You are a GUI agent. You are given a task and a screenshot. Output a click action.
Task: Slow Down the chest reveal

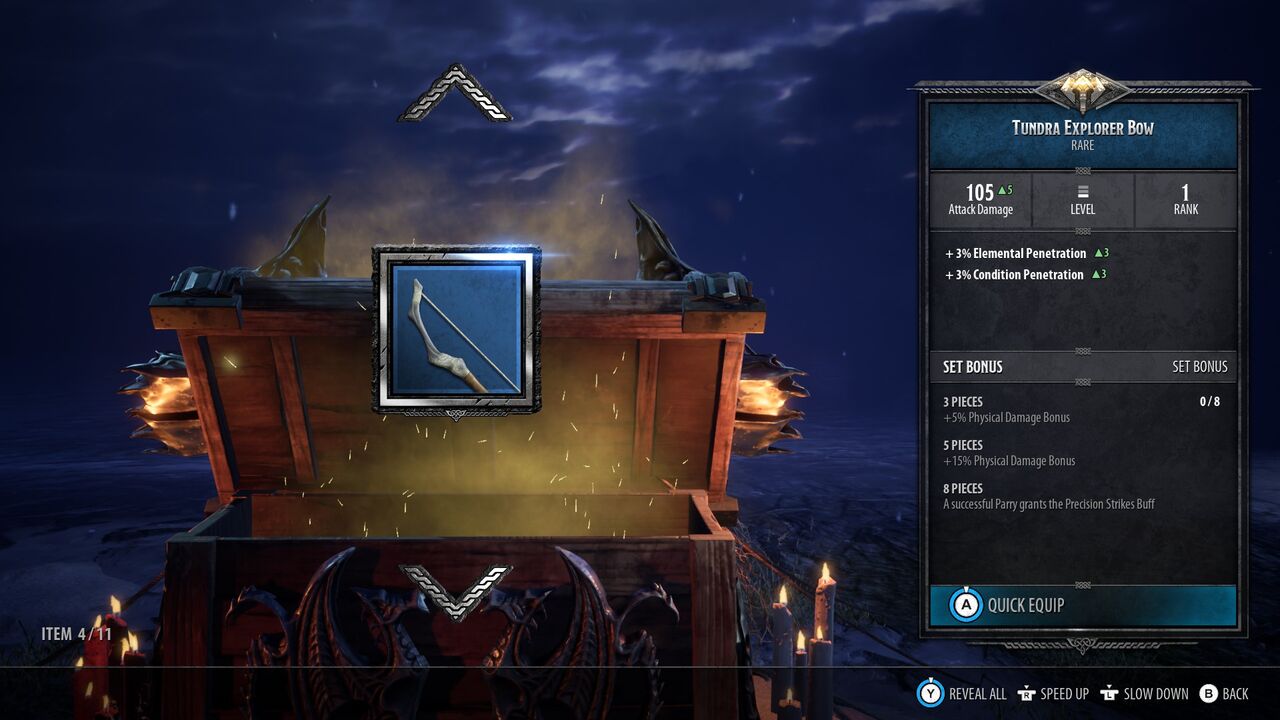1144,693
